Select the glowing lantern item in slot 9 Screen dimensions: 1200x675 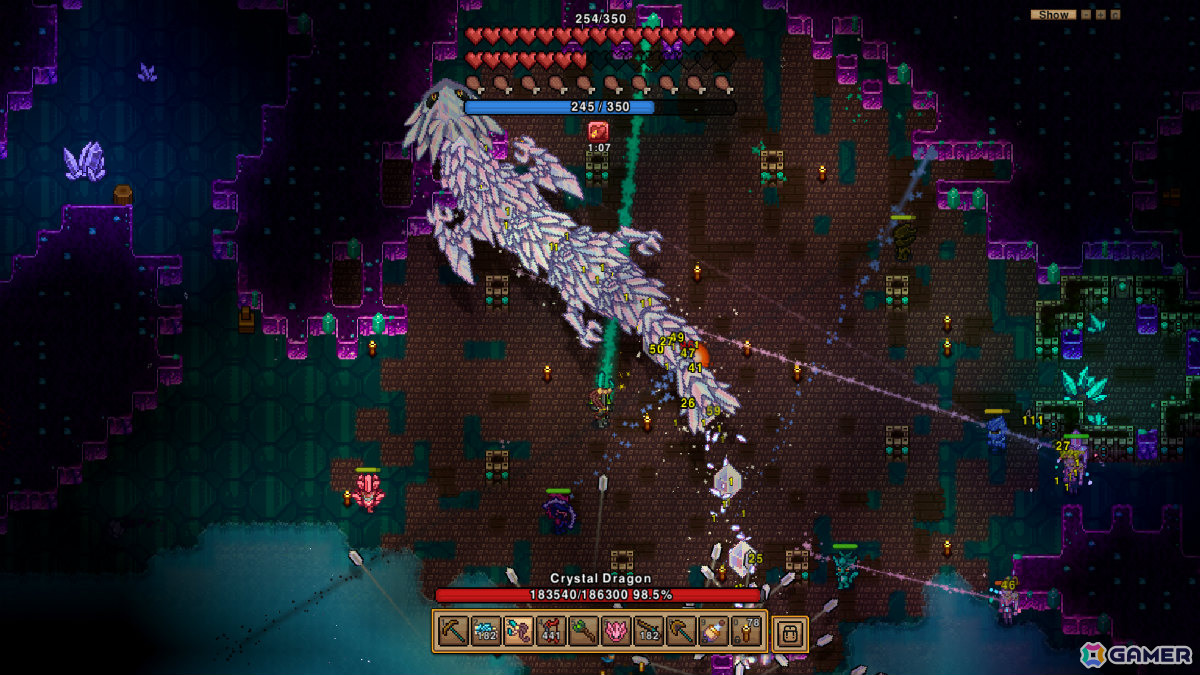[x=714, y=631]
